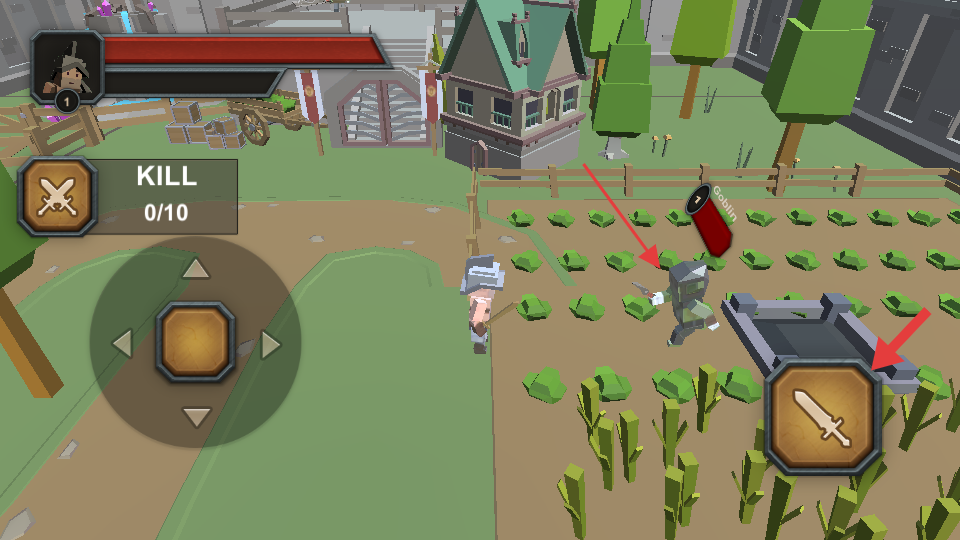The height and width of the screenshot is (540, 960).
Task: Tap the left arrow on the movement pad
Action: 122,344
